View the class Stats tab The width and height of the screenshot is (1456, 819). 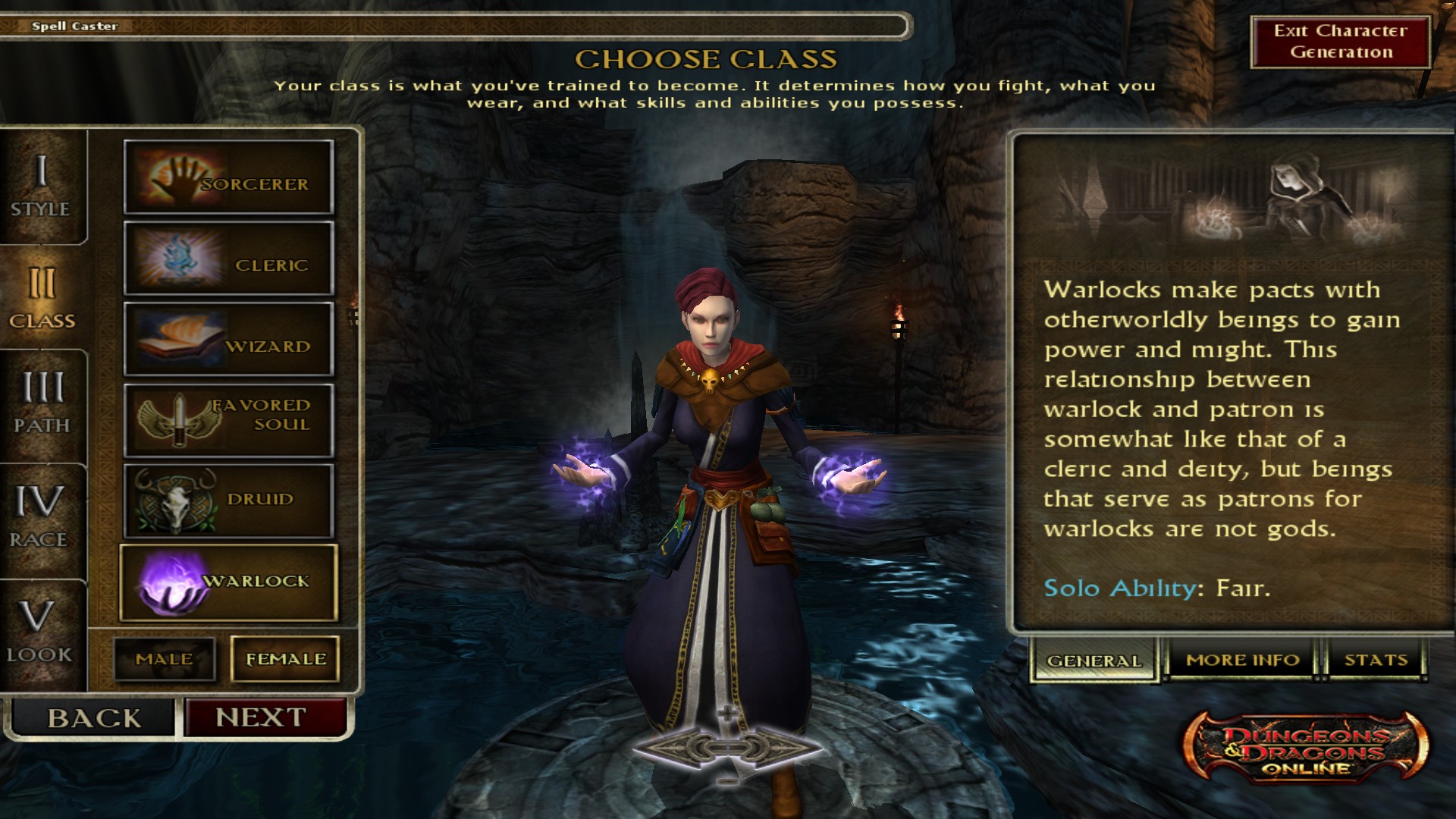[x=1376, y=660]
